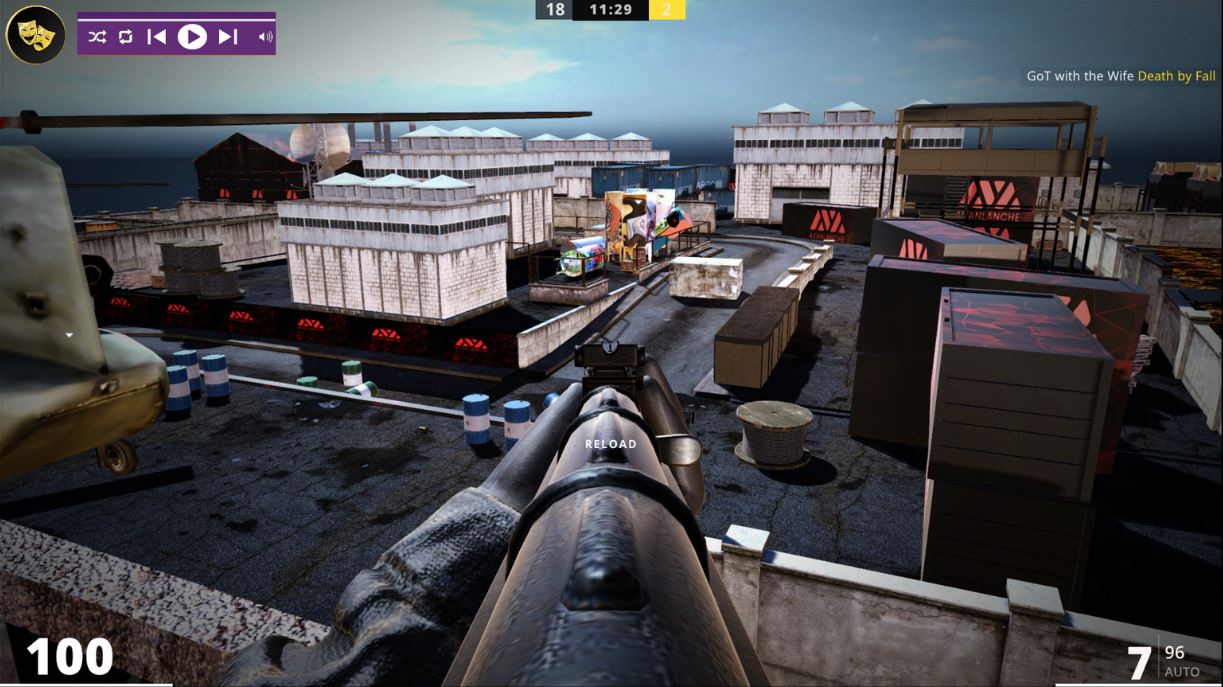This screenshot has width=1223, height=687.
Task: Play the music track
Action: pyautogui.click(x=192, y=37)
